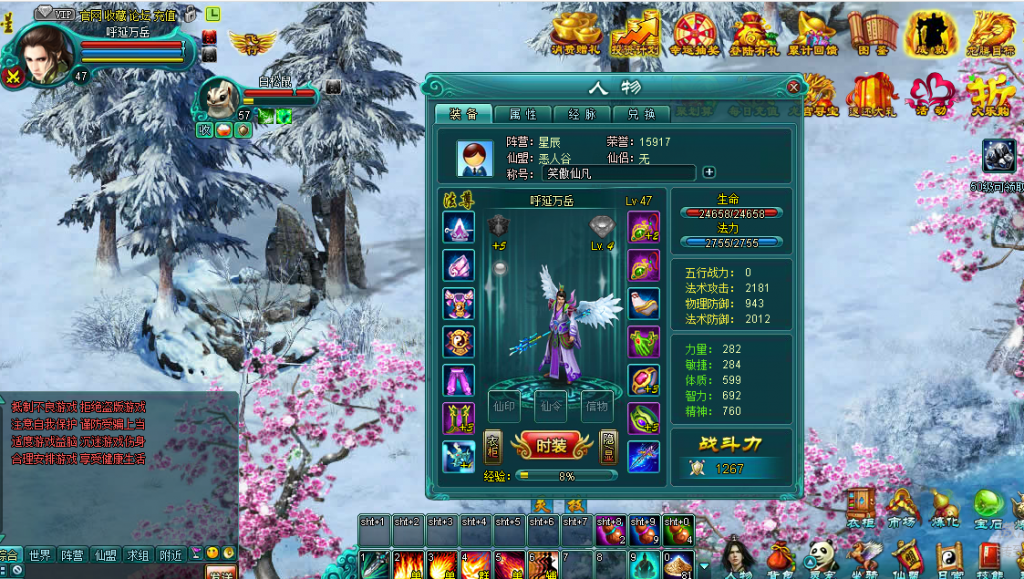Open the 图鉴 scroll codex icon
Screen dimensions: 1024x579
coord(872,33)
